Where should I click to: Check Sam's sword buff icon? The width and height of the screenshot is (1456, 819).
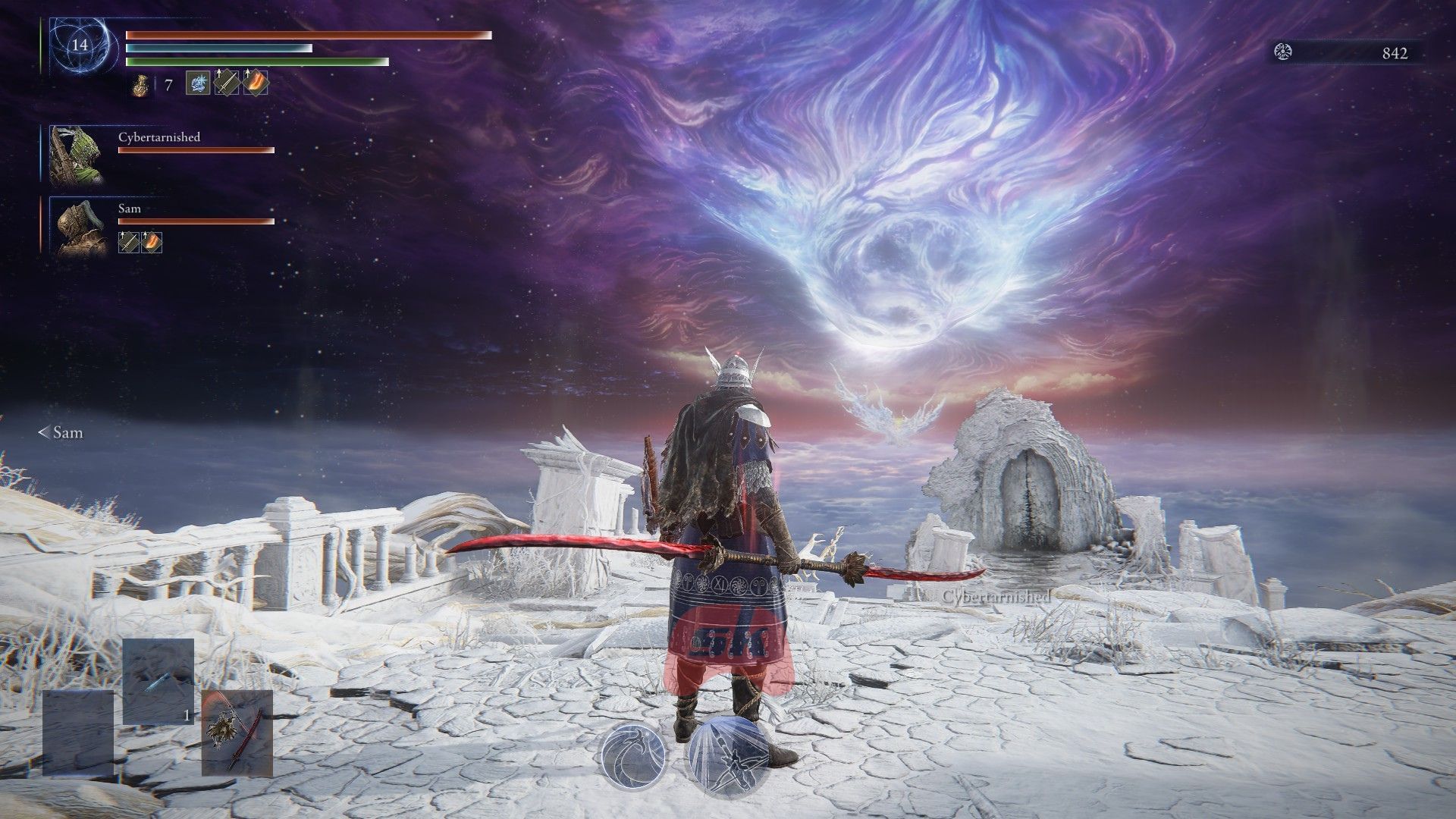(129, 242)
